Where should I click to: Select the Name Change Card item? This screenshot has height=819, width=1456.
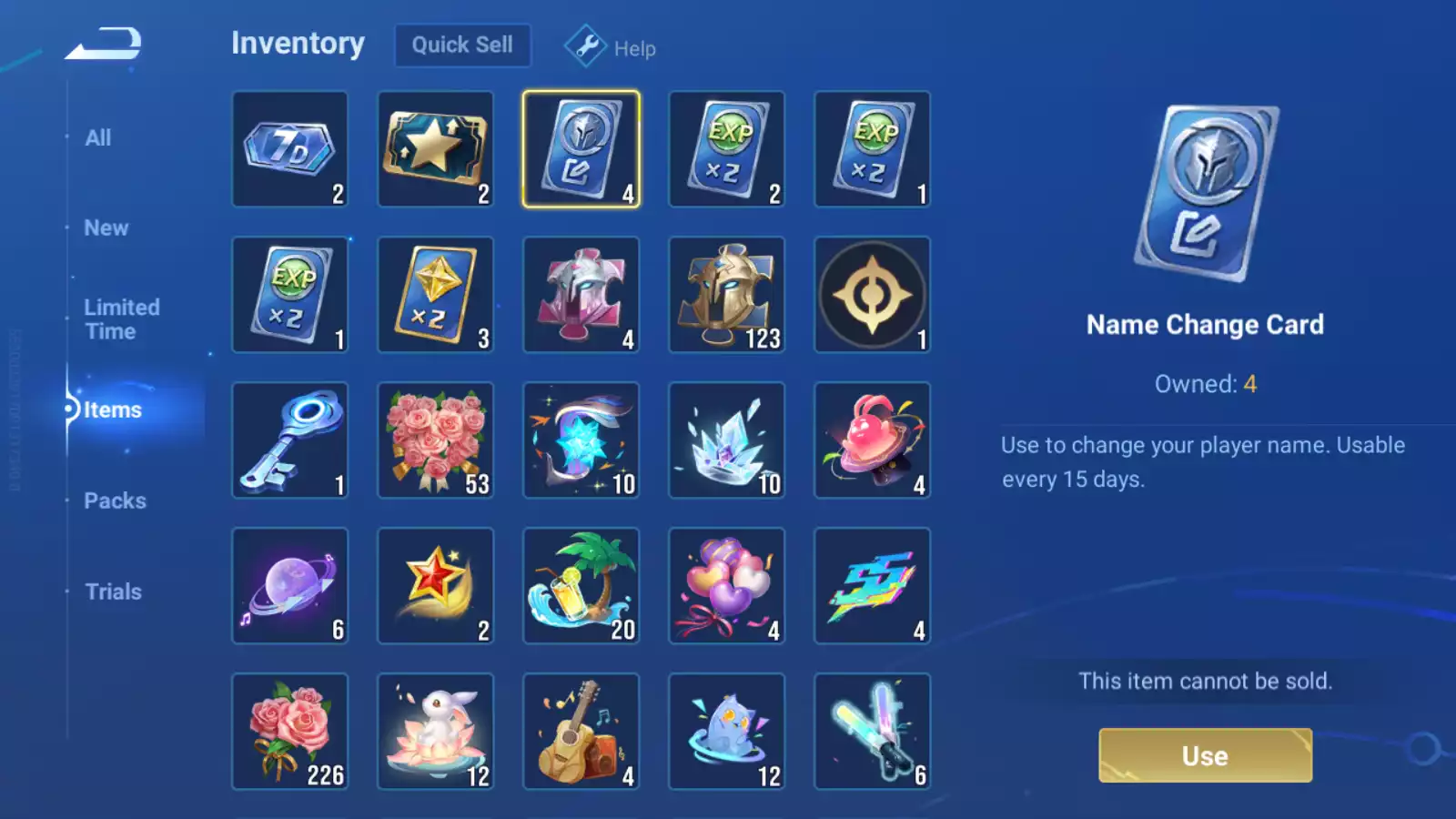(x=581, y=149)
